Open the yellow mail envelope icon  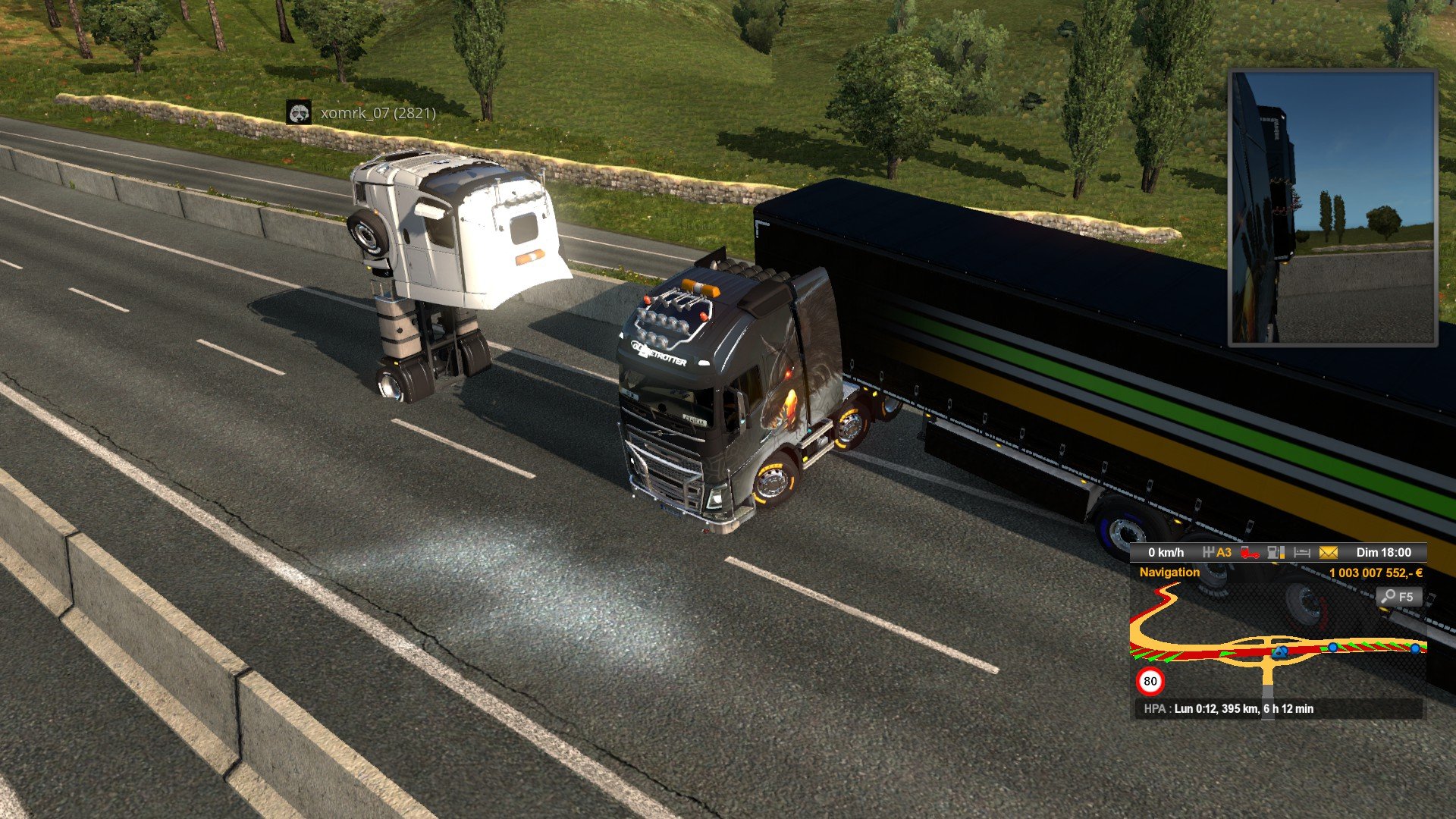[x=1328, y=553]
